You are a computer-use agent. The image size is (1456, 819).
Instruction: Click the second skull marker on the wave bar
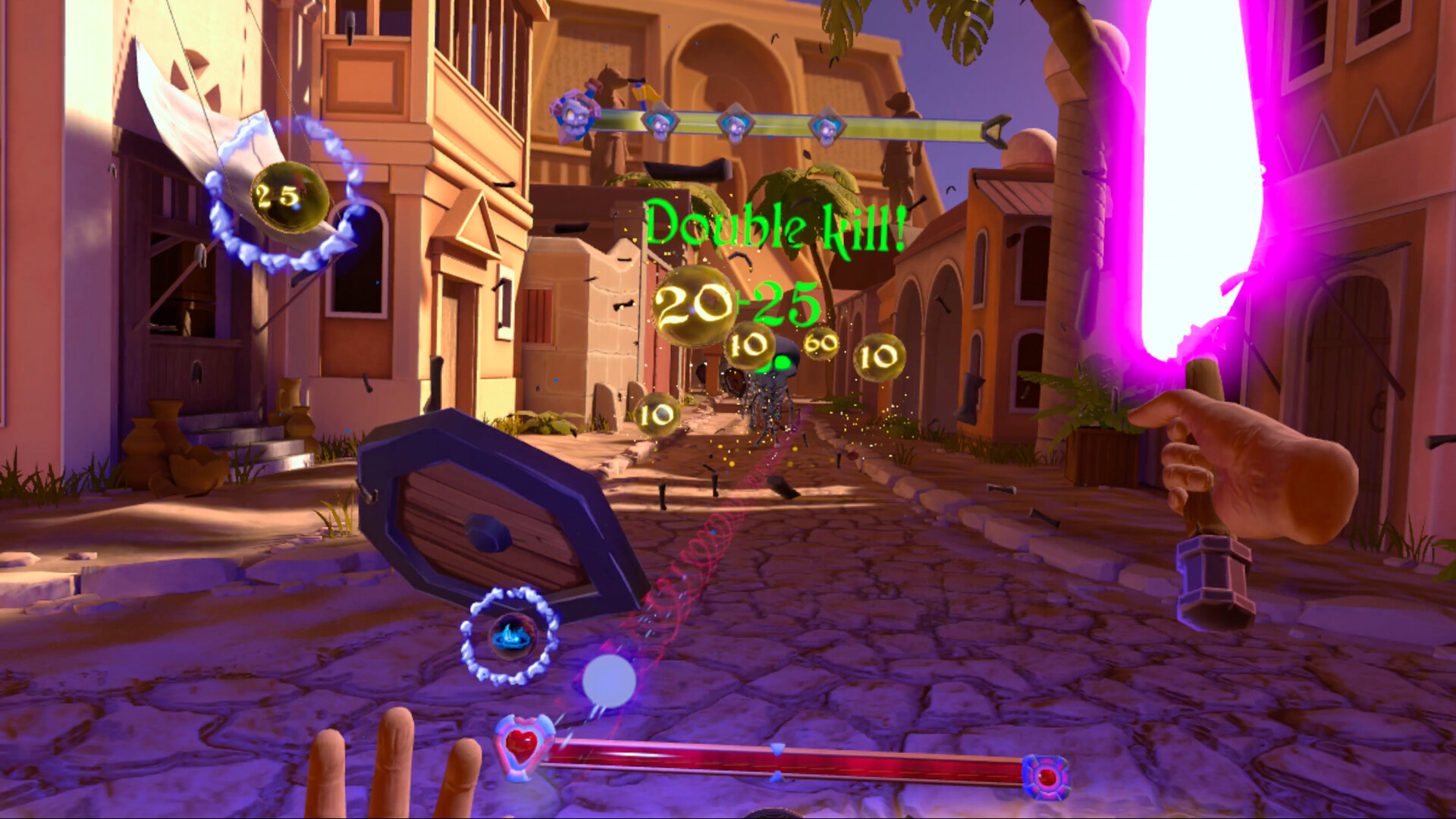click(x=661, y=123)
